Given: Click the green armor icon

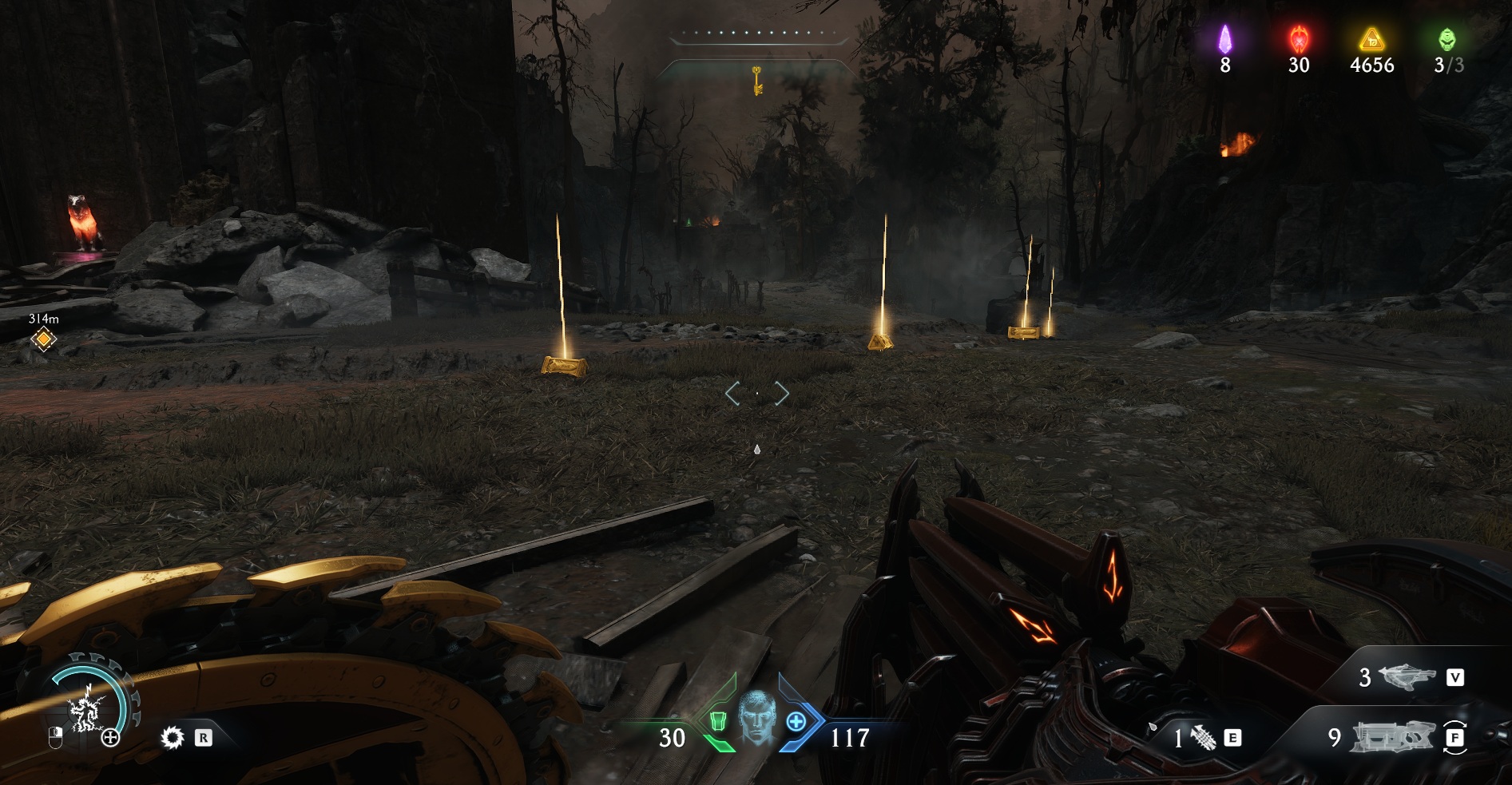Looking at the screenshot, I should (718, 722).
